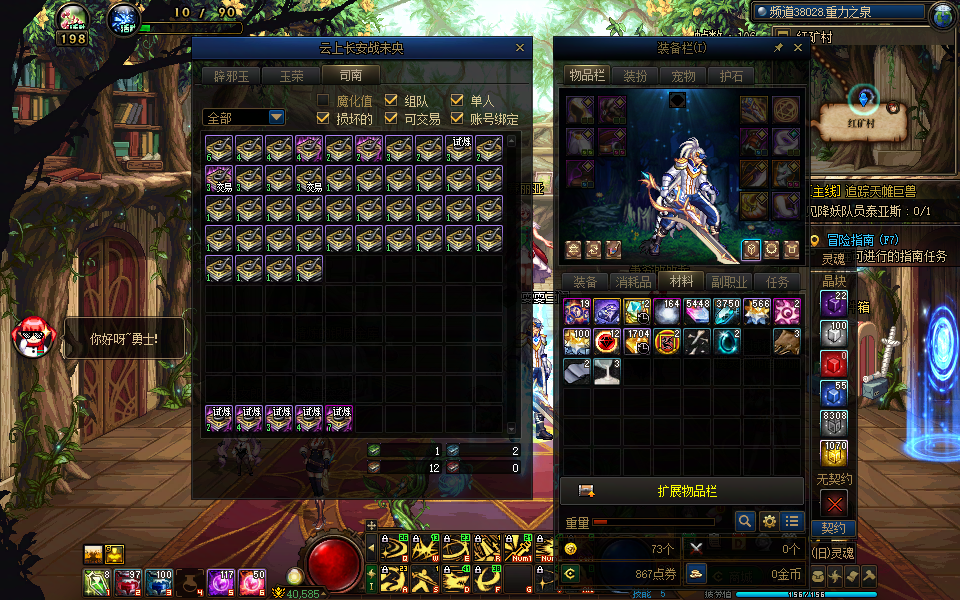Image resolution: width=960 pixels, height=600 pixels.
Task: Uncheck the 单人 filter
Action: [457, 100]
